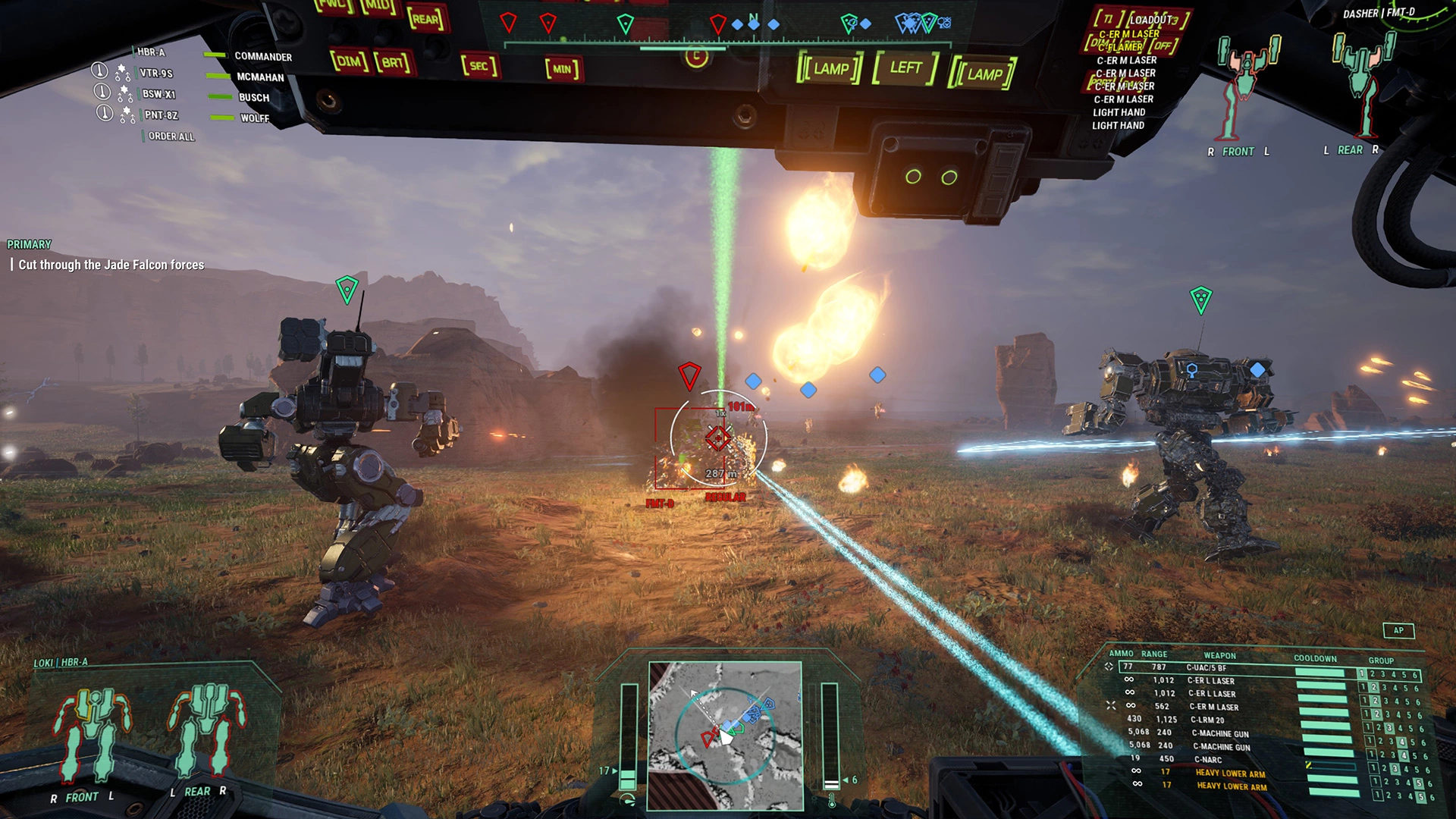Viewport: 1456px width, 819px height.
Task: Toggle the REAR cockpit button
Action: coord(426,19)
